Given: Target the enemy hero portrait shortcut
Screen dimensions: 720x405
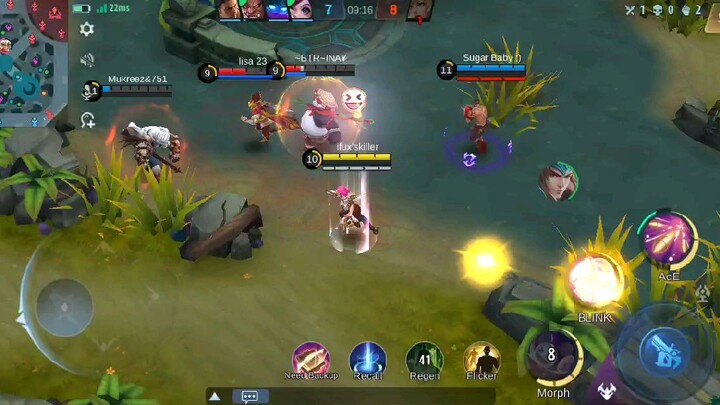Looking at the screenshot, I should [x=557, y=182].
